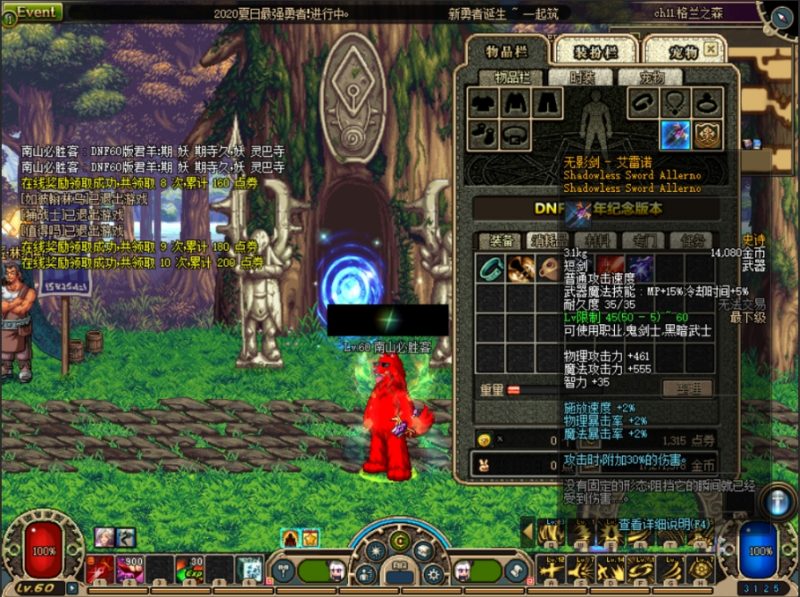The width and height of the screenshot is (800, 597).
Task: Select the character portrait above the quickslots
Action: tap(104, 538)
